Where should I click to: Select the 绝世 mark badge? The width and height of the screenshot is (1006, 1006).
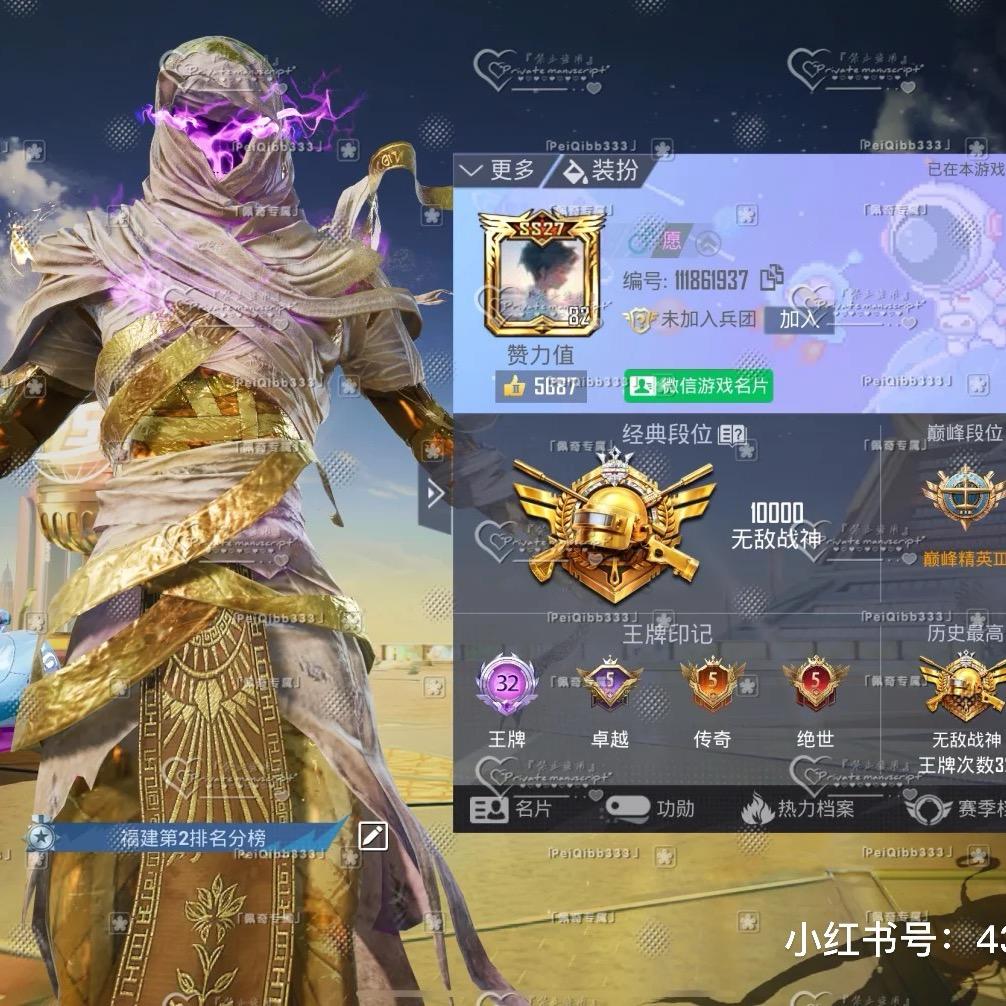(x=815, y=686)
